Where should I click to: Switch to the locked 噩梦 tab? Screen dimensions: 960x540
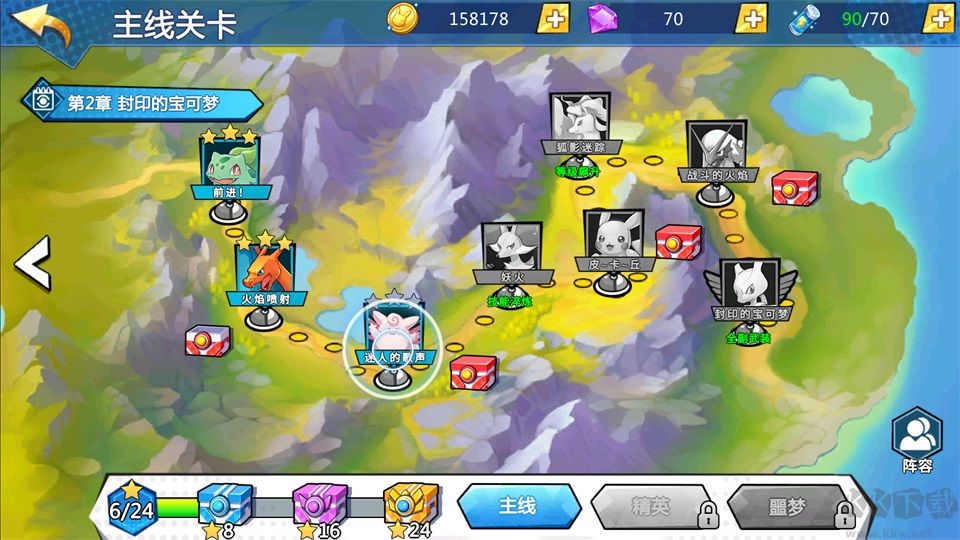point(790,507)
